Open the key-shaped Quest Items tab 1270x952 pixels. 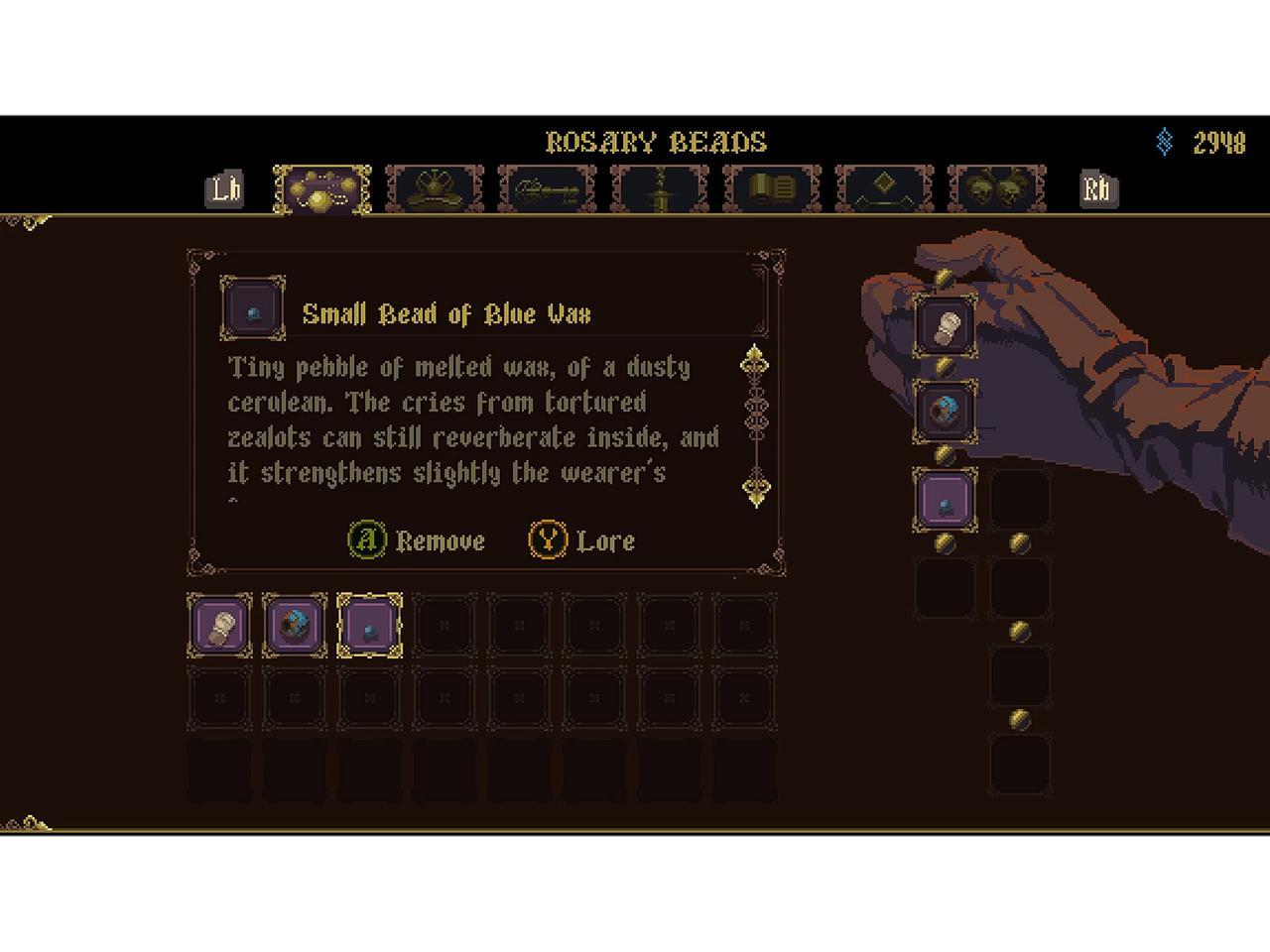[547, 188]
